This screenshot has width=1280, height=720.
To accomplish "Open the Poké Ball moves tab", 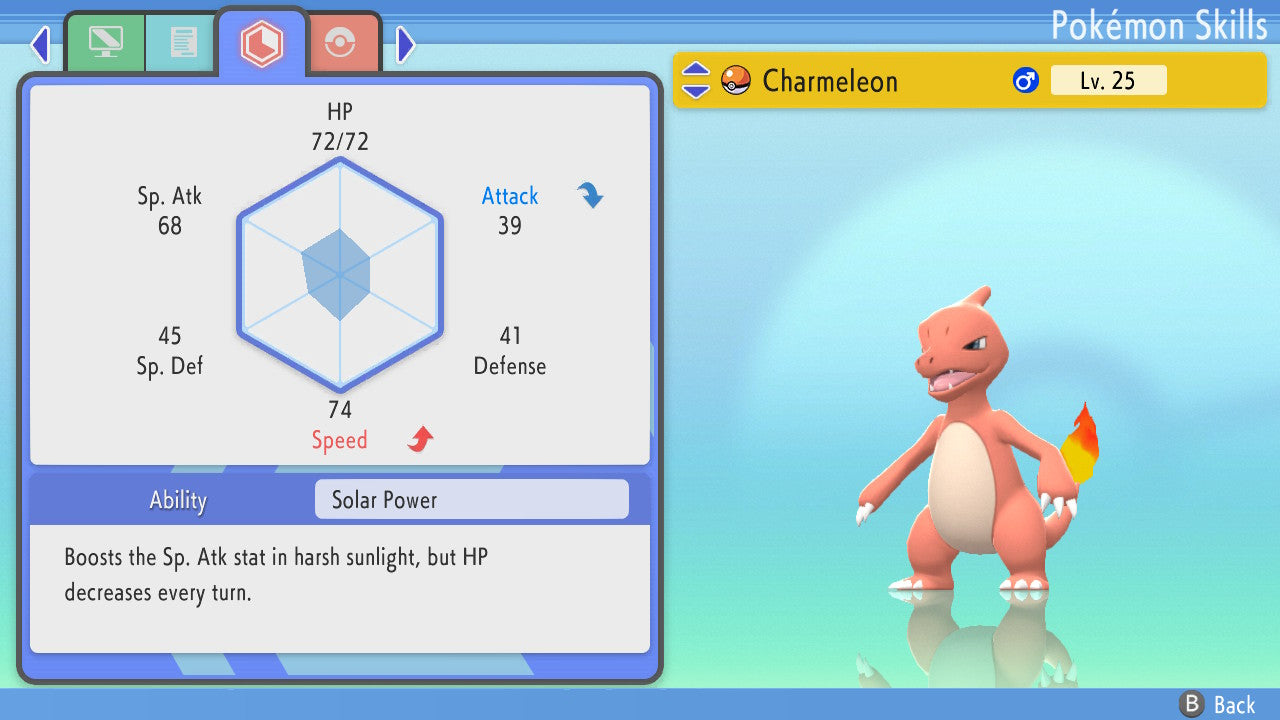I will point(340,43).
